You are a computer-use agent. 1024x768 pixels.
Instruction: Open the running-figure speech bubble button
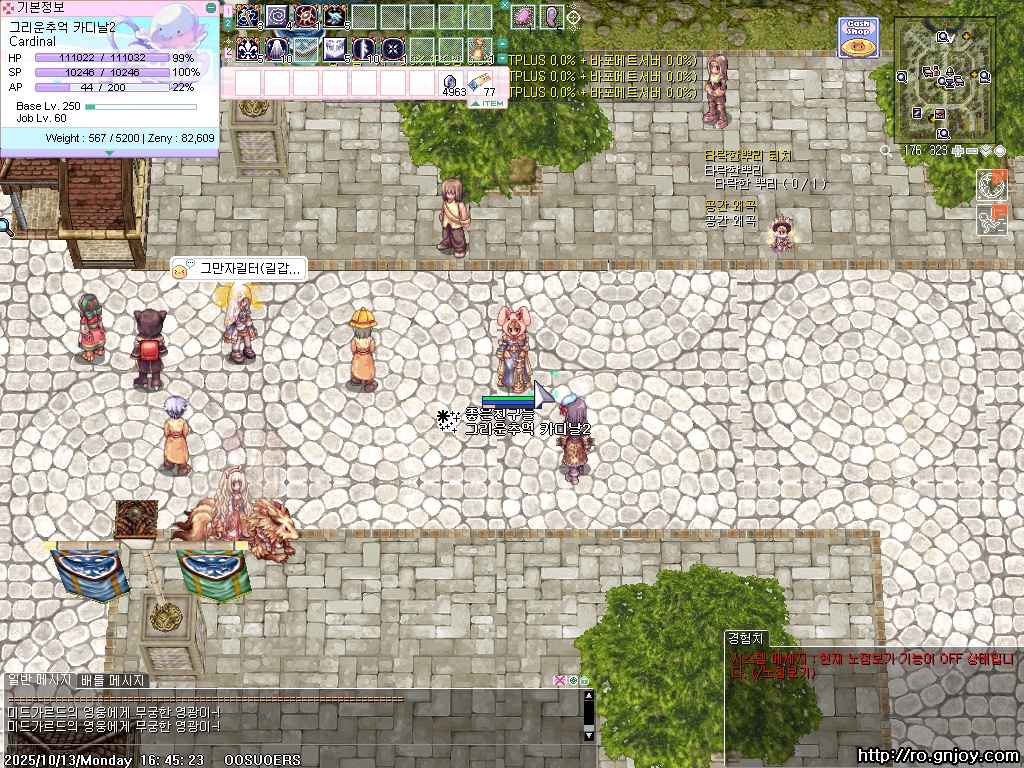(x=990, y=220)
